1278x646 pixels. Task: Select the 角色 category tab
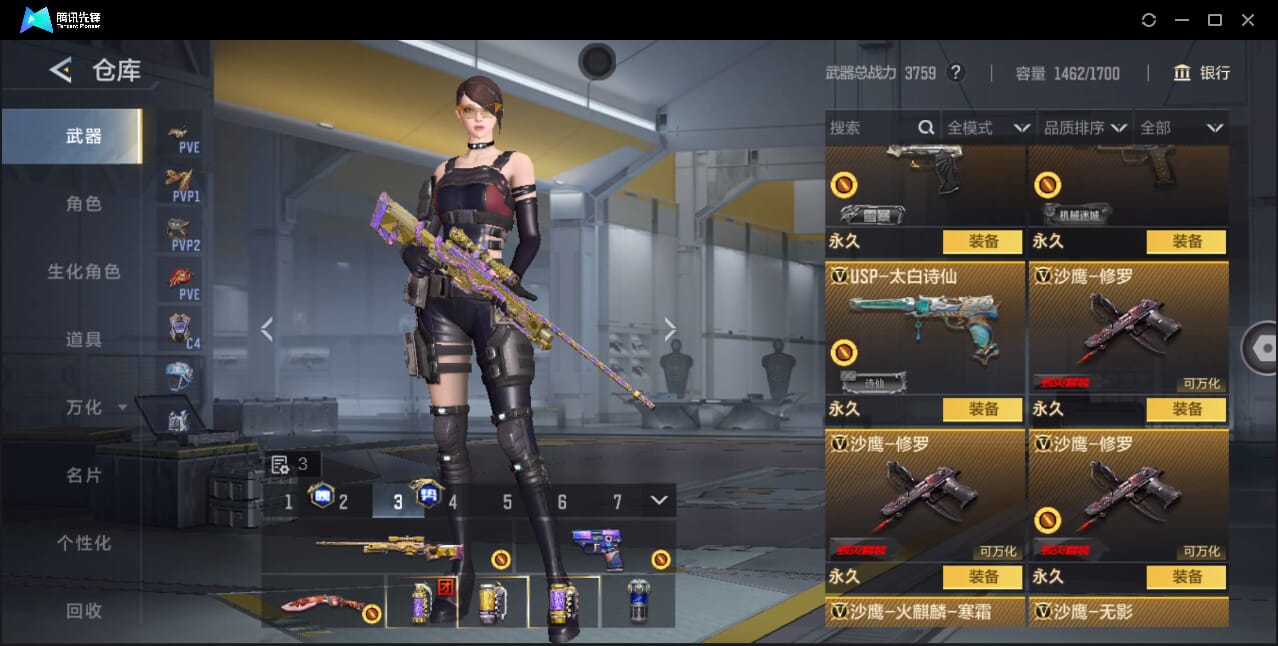[84, 204]
